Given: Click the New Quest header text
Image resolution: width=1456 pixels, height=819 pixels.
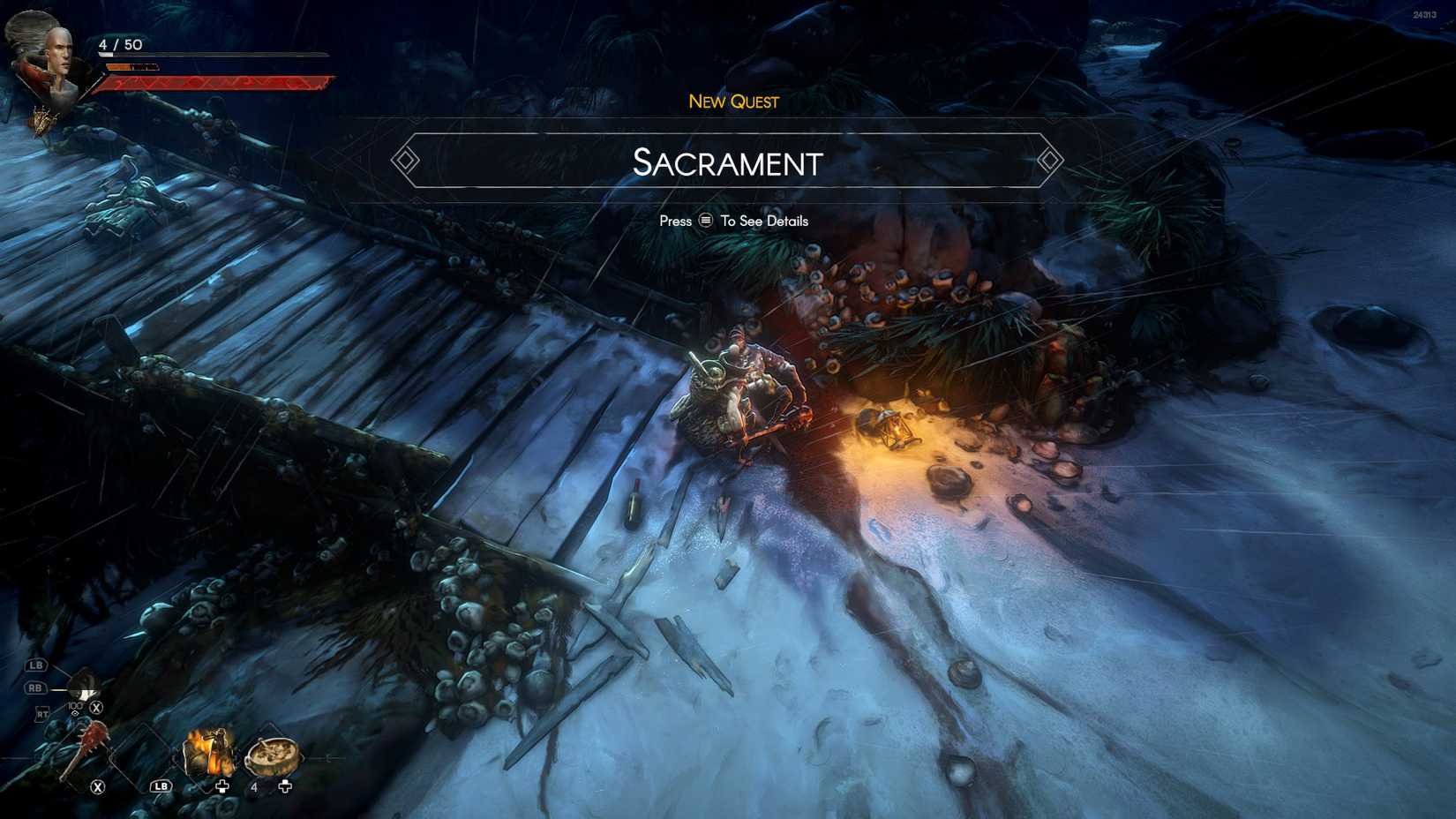Looking at the screenshot, I should click(732, 101).
